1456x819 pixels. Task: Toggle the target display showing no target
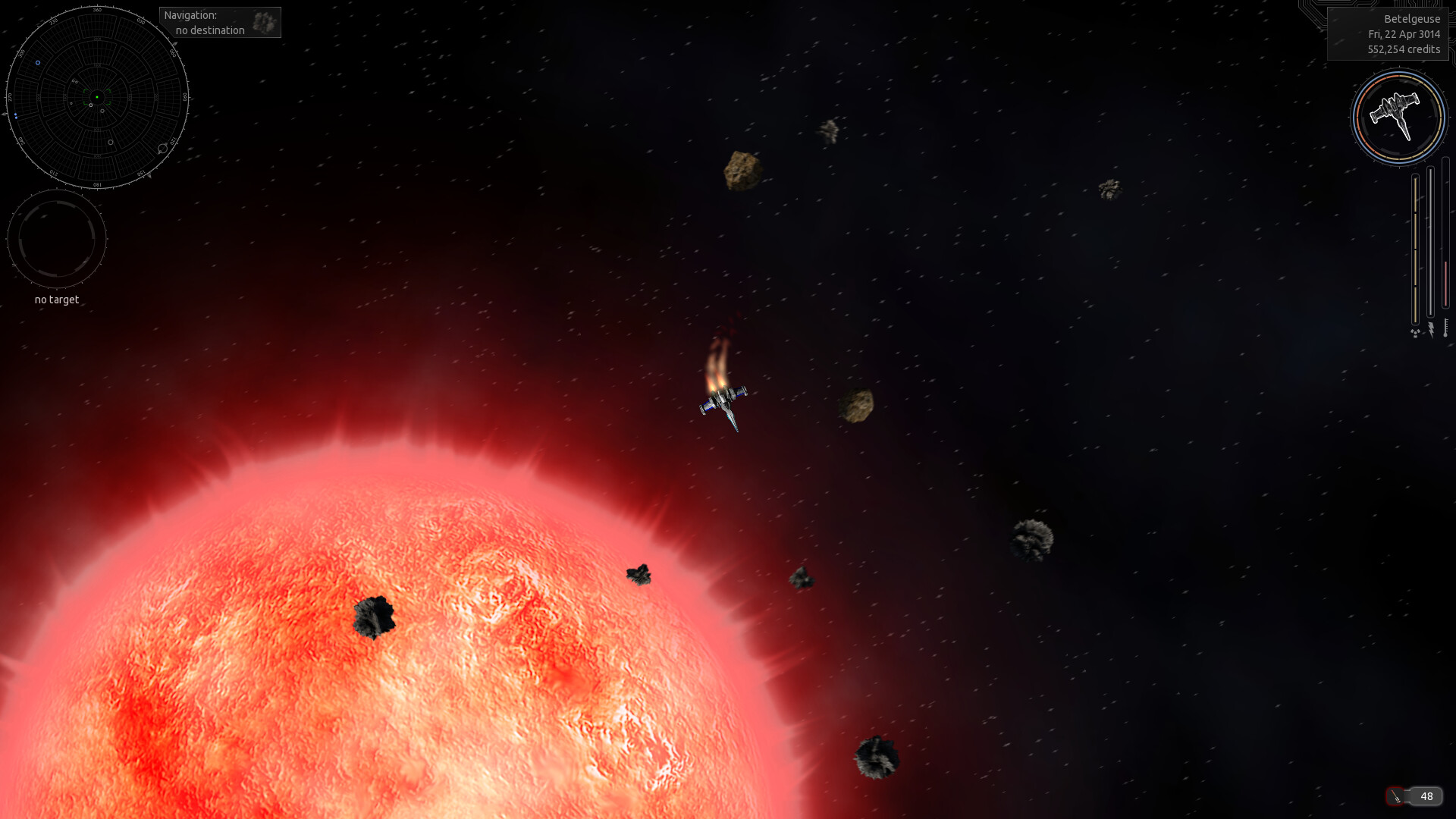[x=56, y=238]
